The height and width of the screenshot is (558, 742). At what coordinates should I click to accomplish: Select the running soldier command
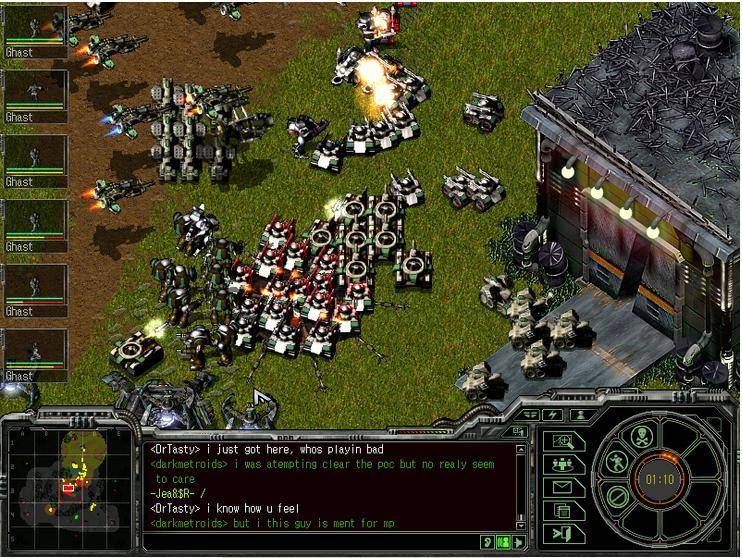coord(617,463)
